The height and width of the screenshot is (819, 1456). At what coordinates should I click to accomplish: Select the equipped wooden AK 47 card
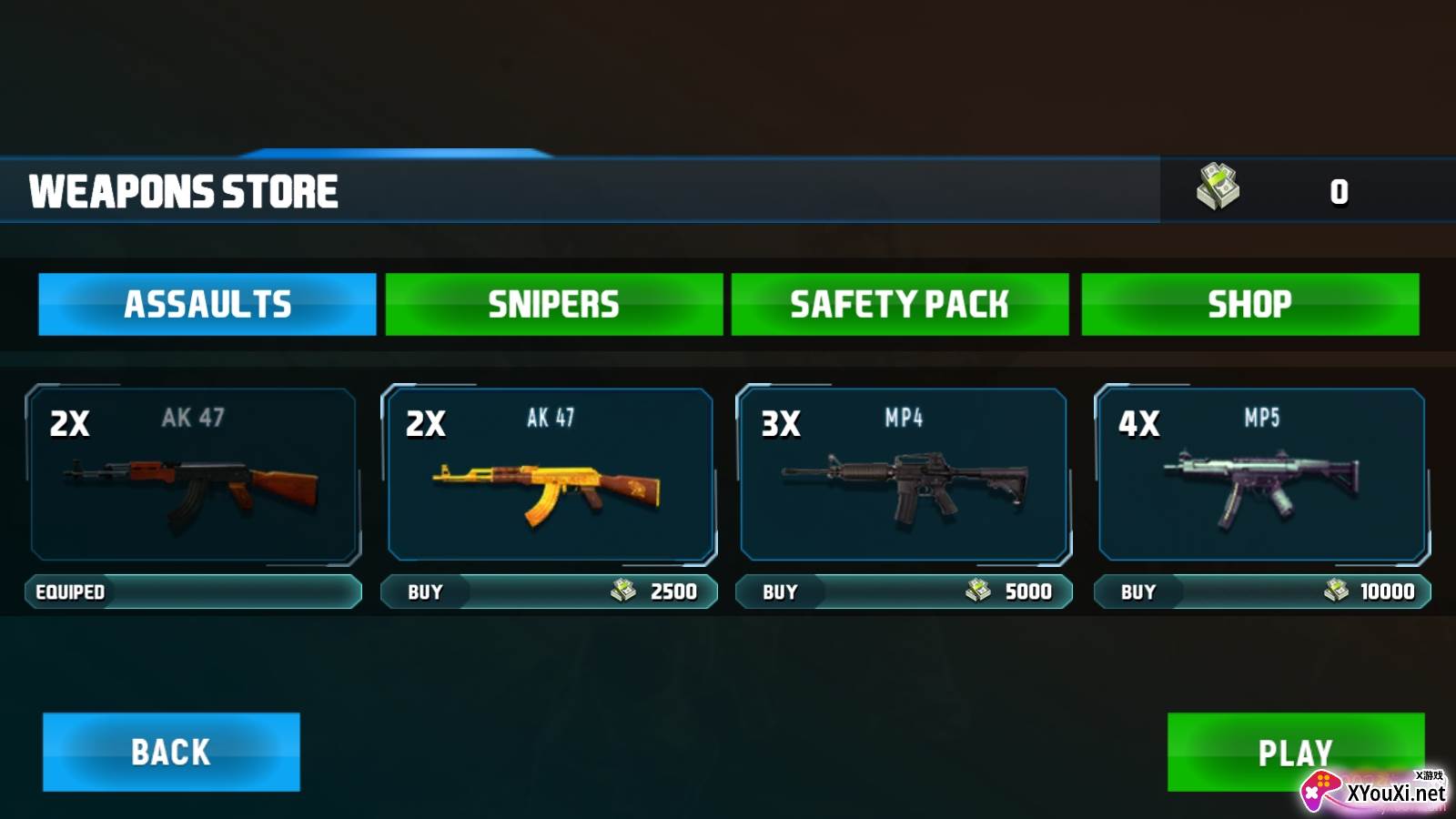click(193, 474)
